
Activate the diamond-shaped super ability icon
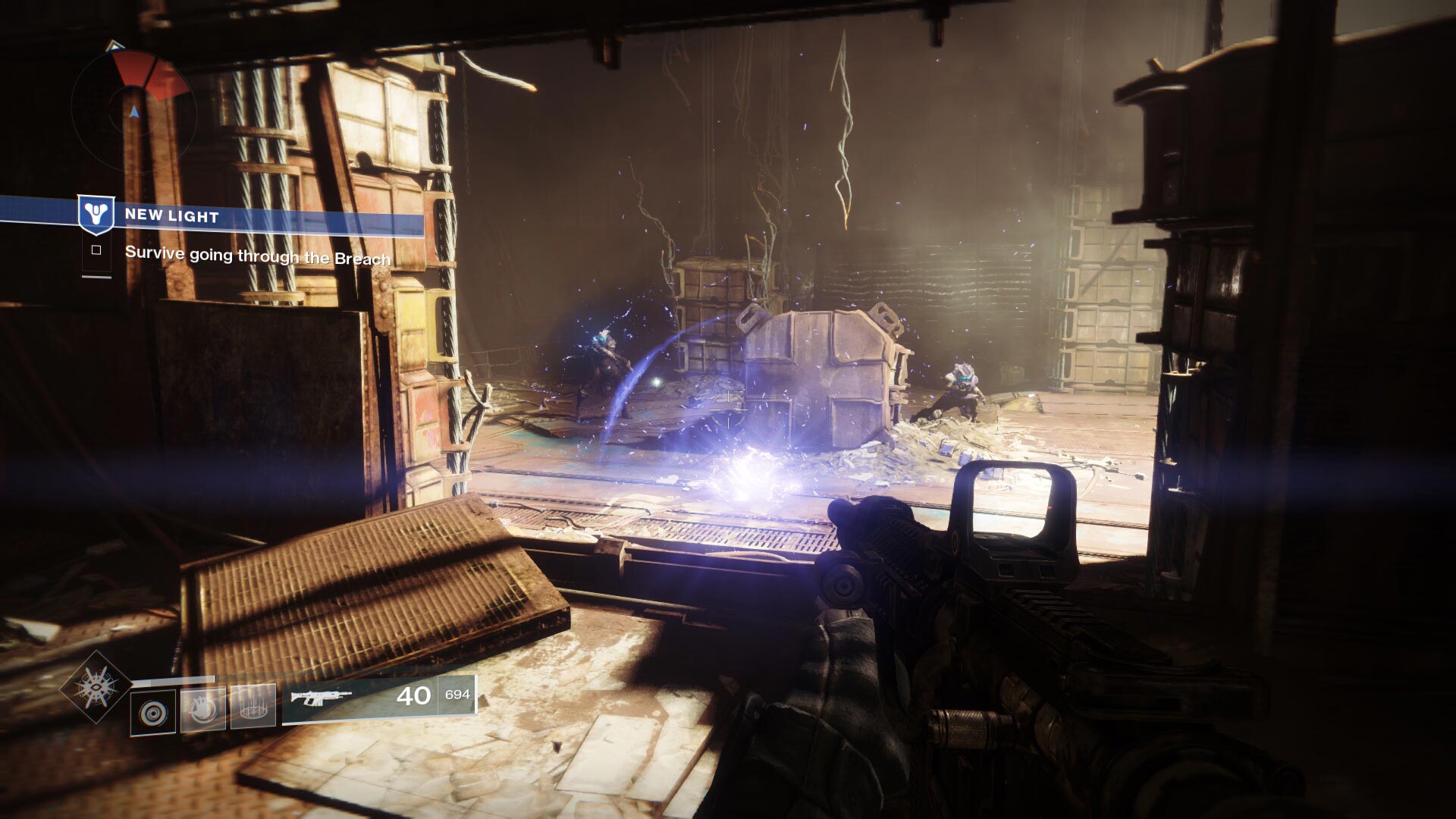pyautogui.click(x=96, y=688)
